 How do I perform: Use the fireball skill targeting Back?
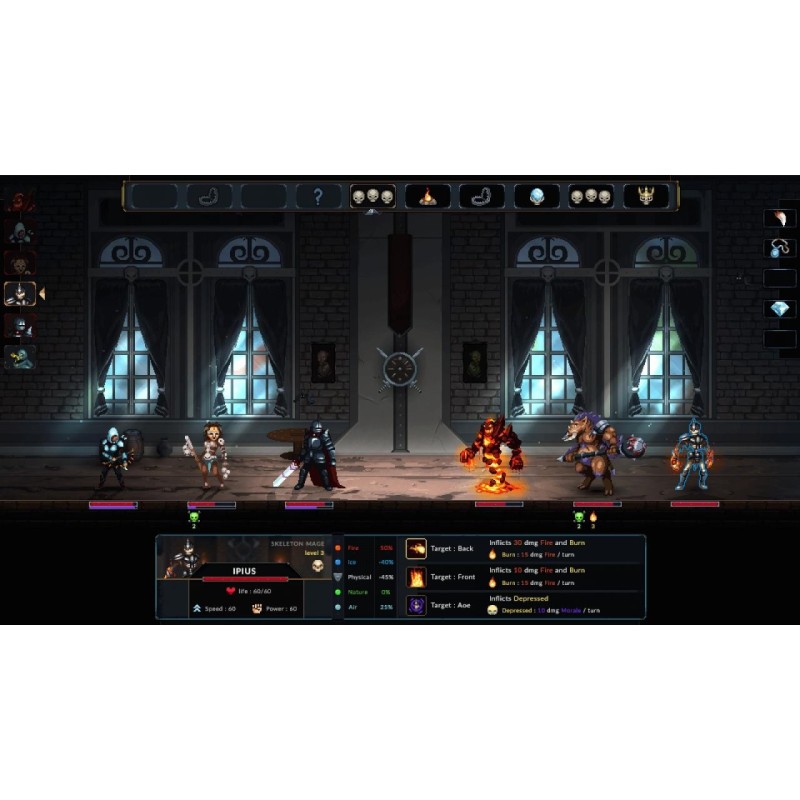click(x=416, y=548)
